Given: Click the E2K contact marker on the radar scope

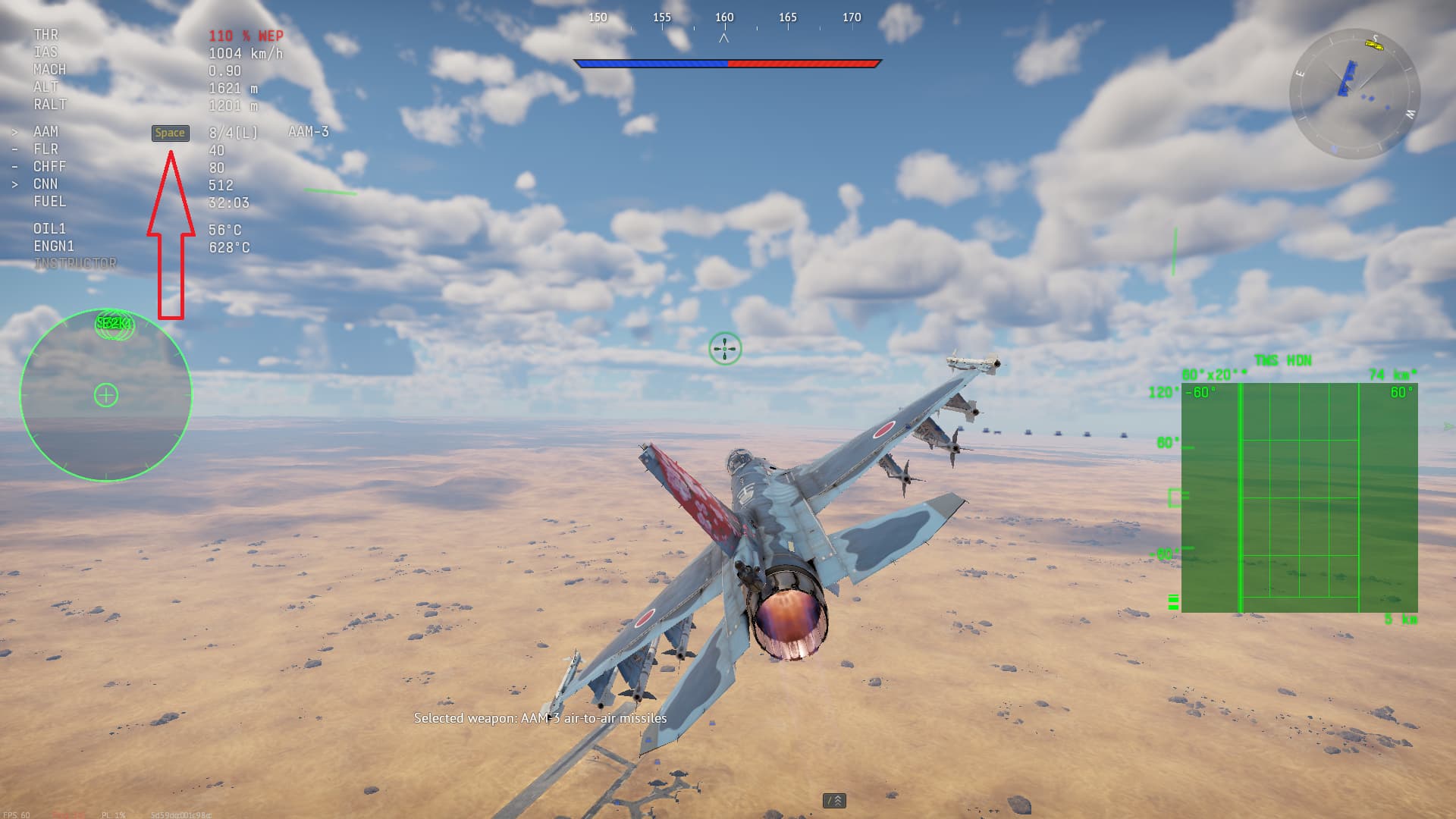Looking at the screenshot, I should click(x=114, y=325).
